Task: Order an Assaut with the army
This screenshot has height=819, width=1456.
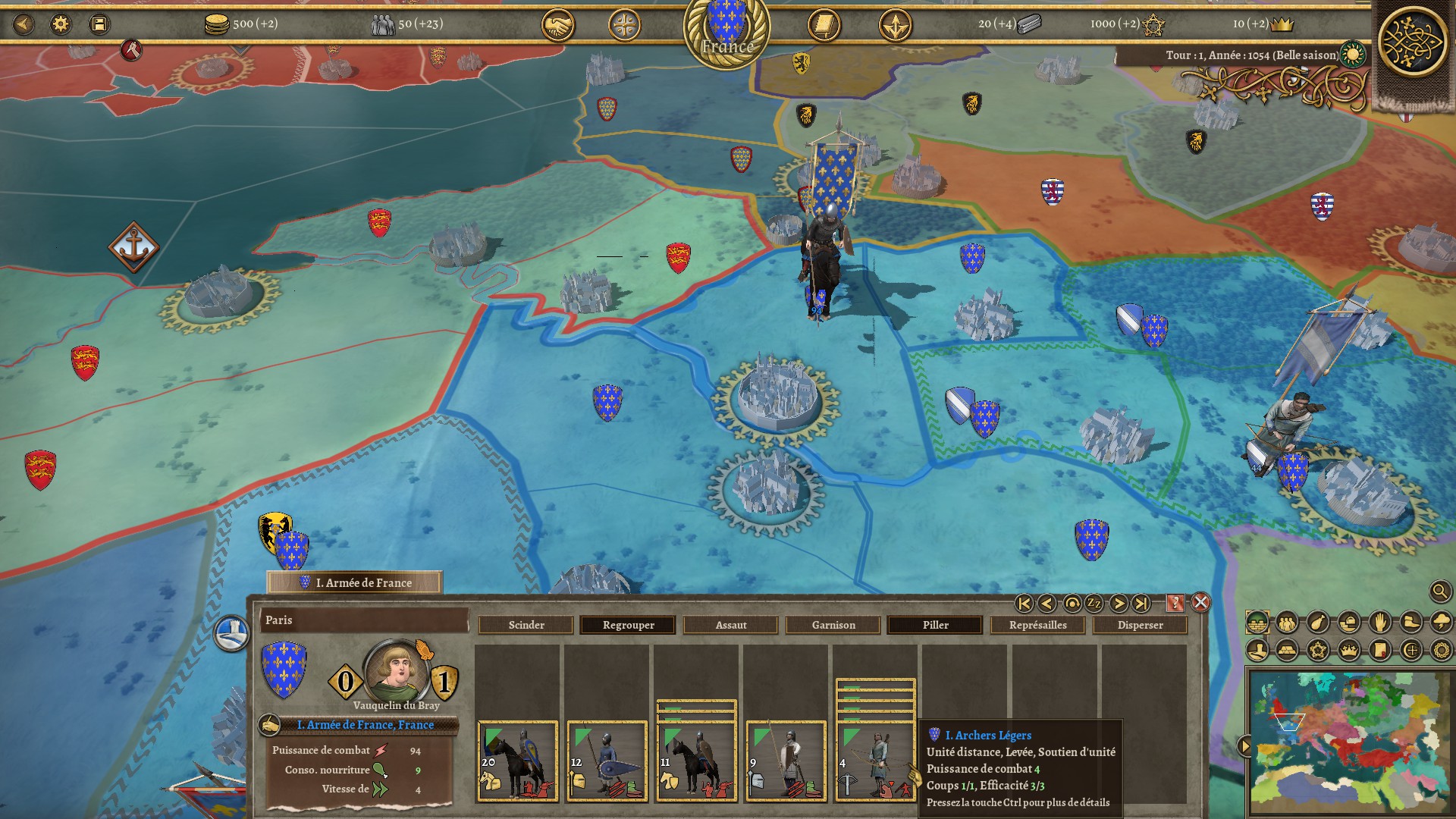Action: [x=731, y=625]
